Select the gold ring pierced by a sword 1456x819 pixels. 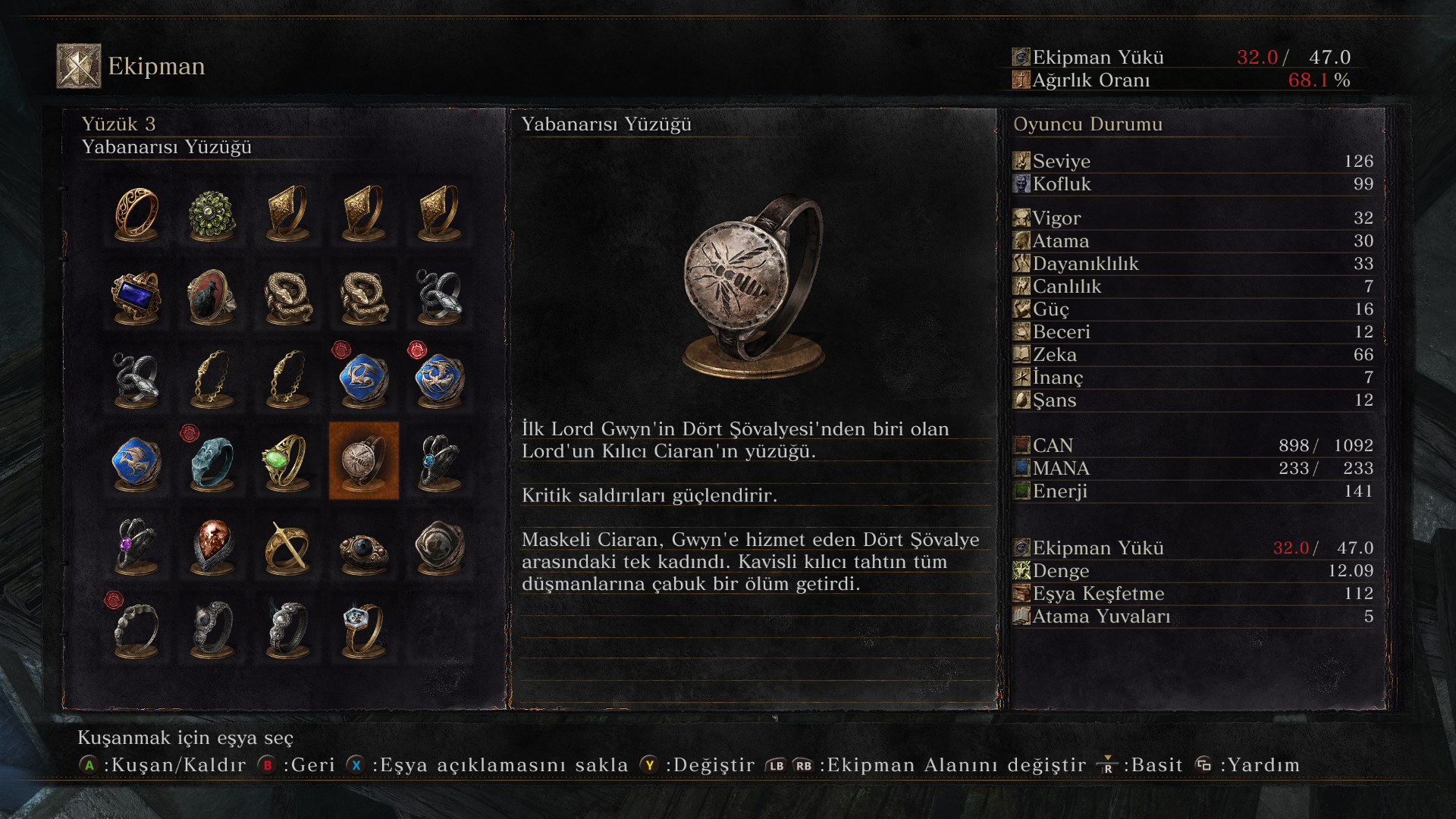tap(287, 545)
